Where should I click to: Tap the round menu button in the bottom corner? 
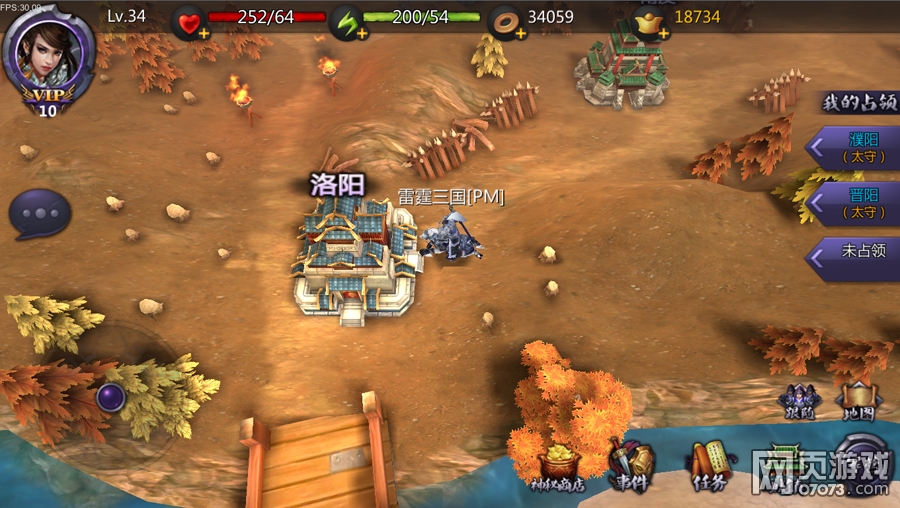pyautogui.click(x=864, y=462)
